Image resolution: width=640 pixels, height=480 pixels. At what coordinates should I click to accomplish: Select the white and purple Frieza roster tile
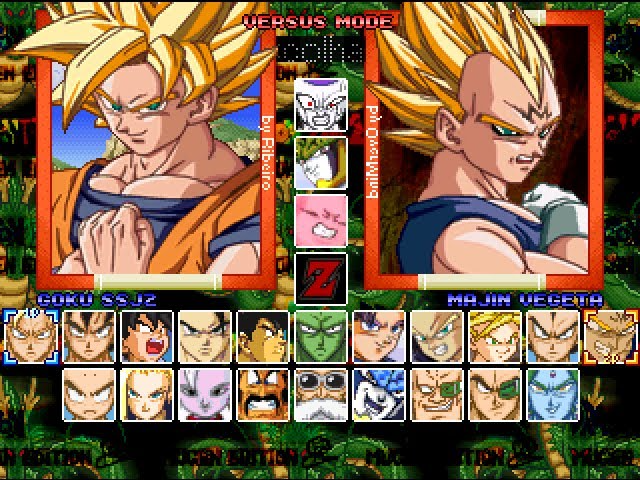click(x=379, y=393)
